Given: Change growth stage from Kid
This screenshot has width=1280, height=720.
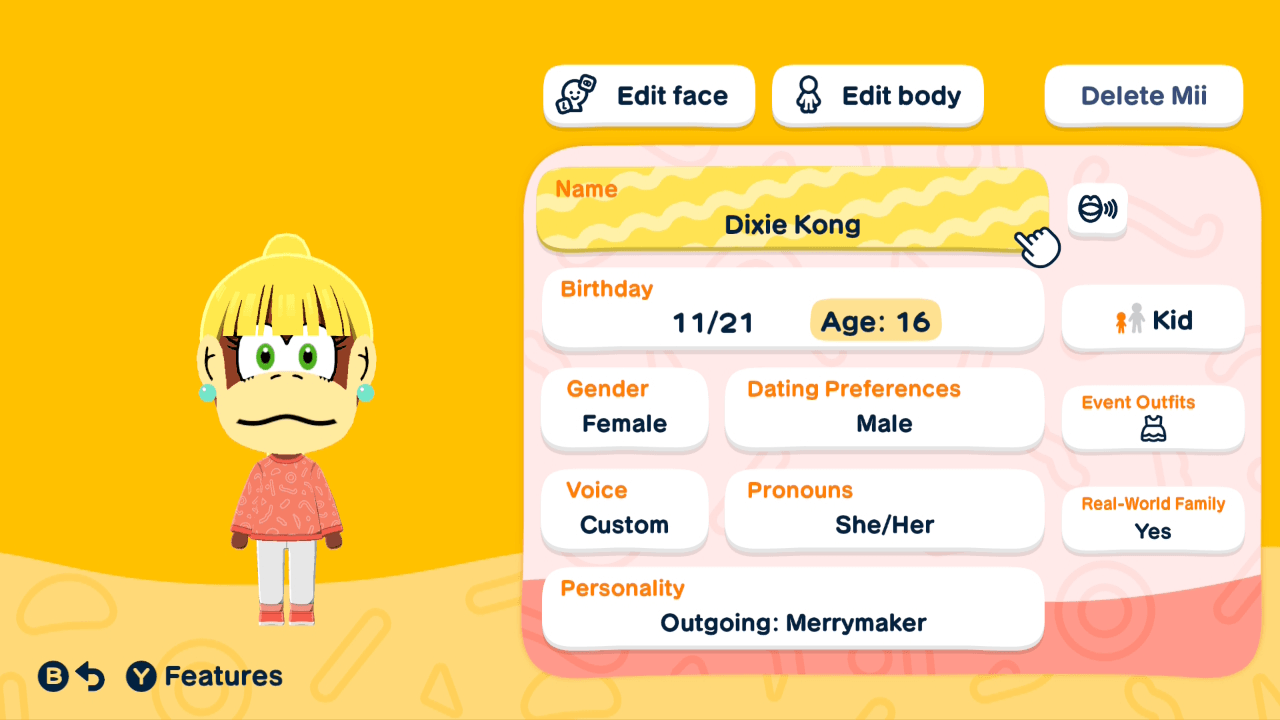Looking at the screenshot, I should click(x=1152, y=318).
